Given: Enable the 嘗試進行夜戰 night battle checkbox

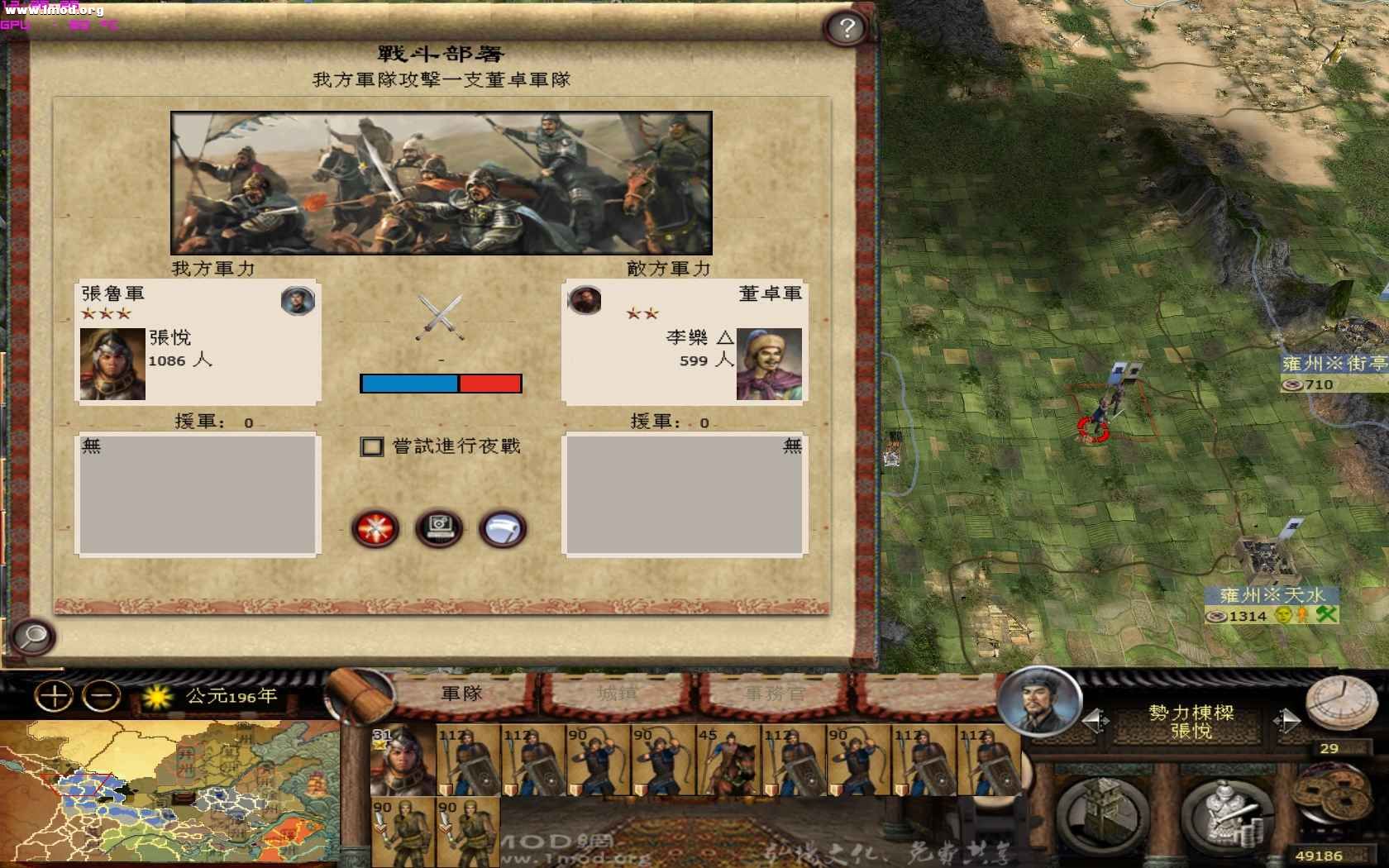Looking at the screenshot, I should pos(374,446).
